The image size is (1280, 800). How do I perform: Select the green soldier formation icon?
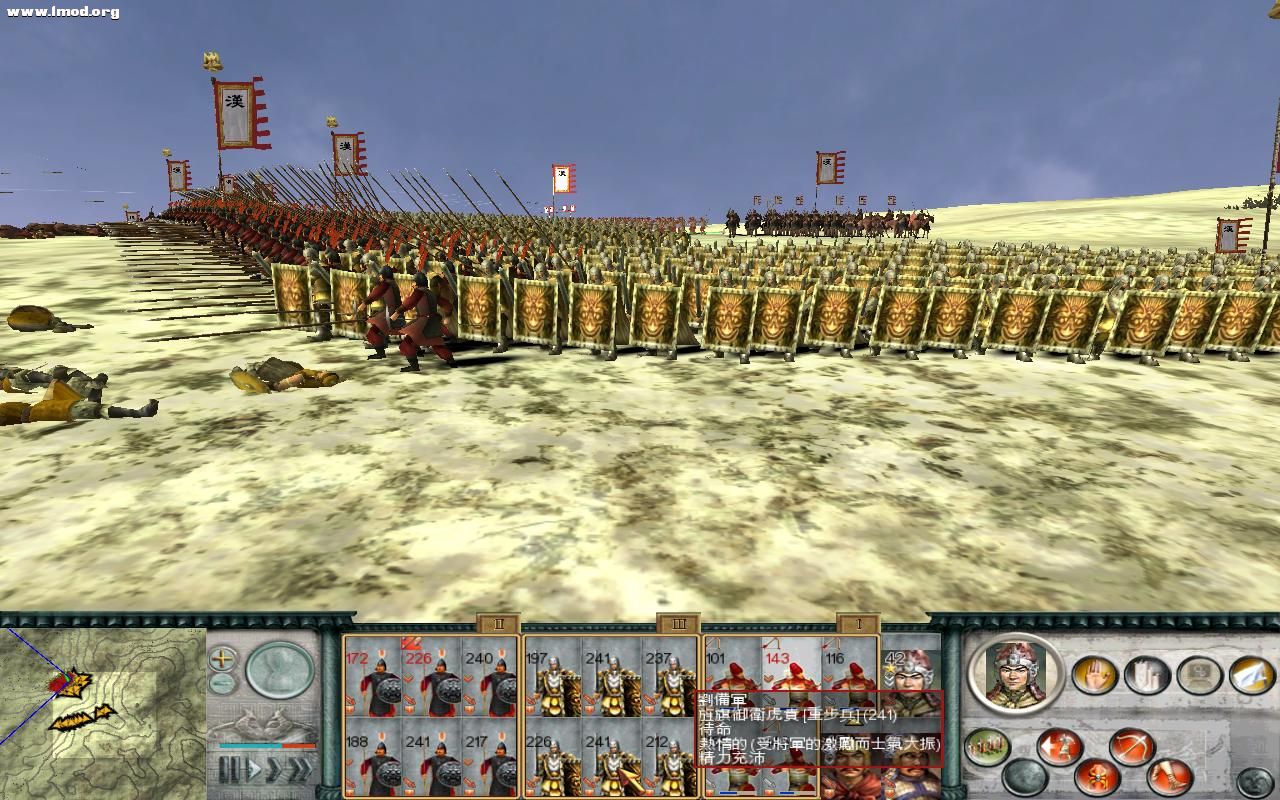[x=985, y=747]
